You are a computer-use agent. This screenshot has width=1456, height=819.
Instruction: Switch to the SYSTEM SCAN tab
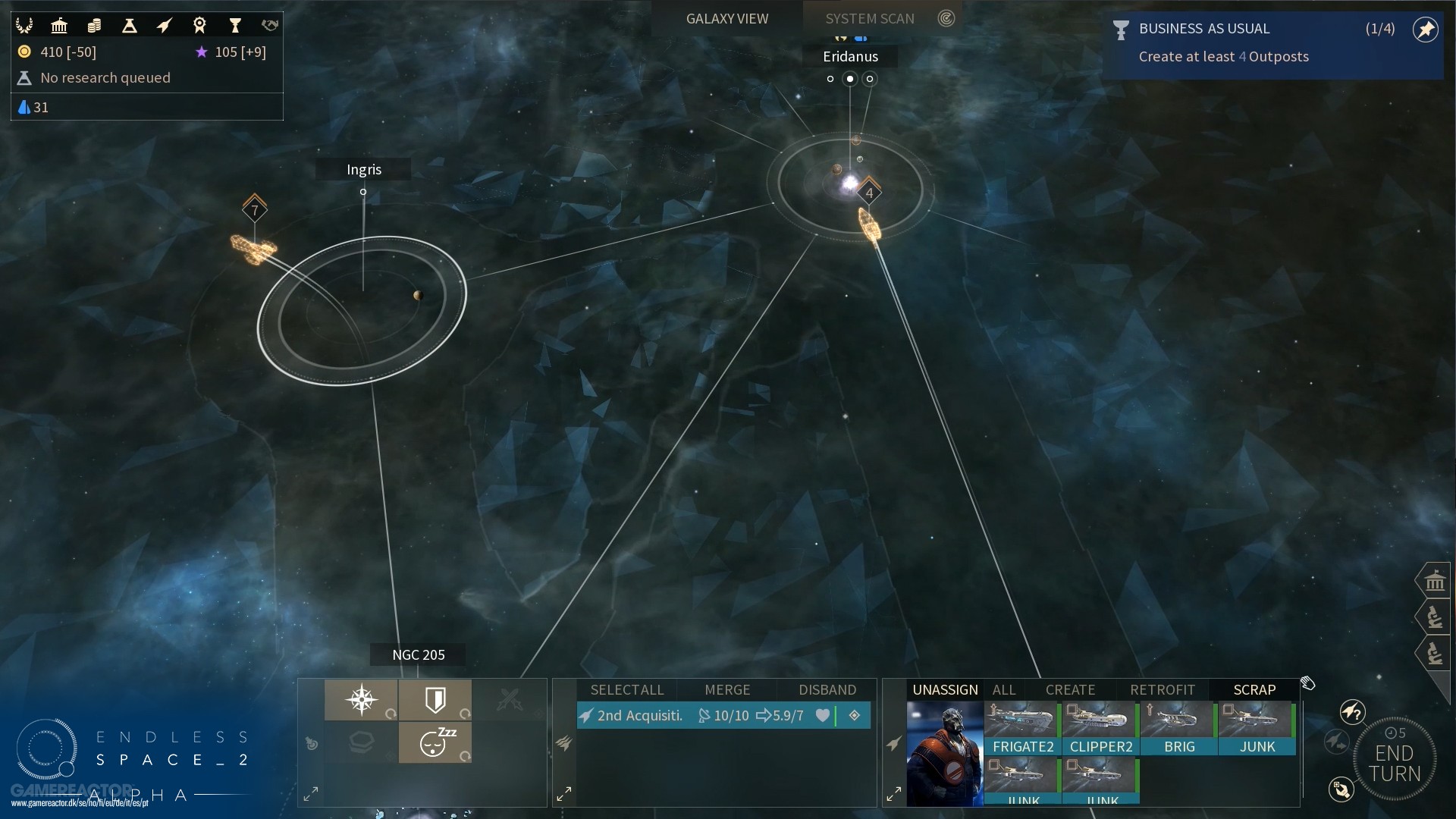(x=869, y=18)
